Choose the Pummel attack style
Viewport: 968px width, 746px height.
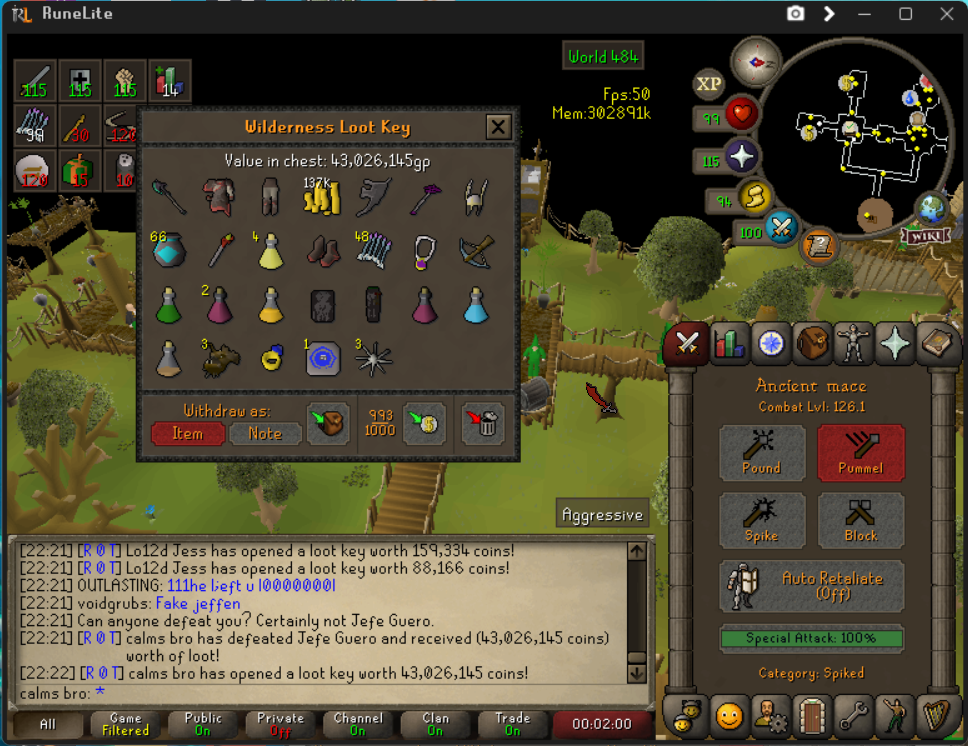pos(860,453)
